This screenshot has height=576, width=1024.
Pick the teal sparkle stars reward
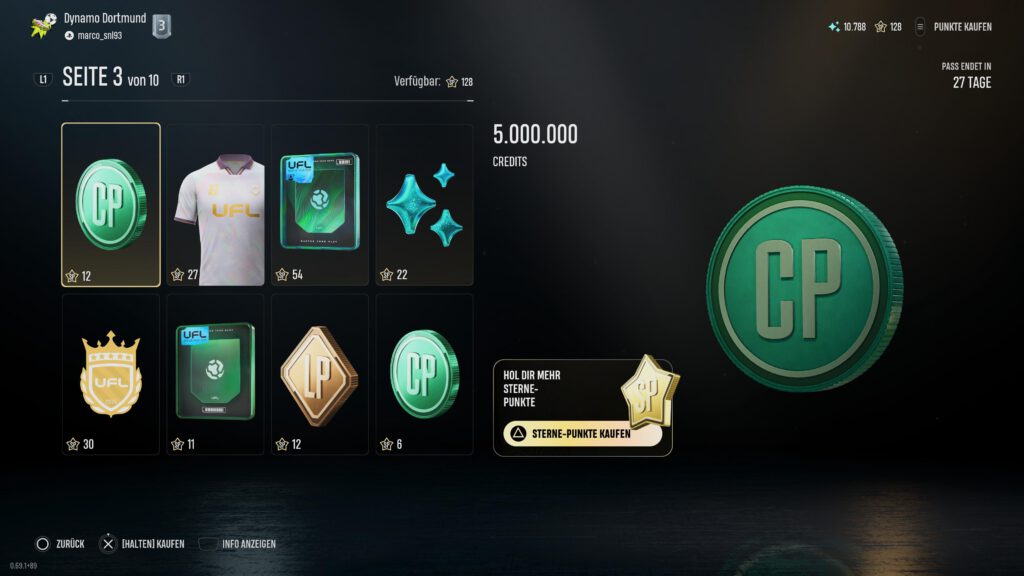[424, 205]
